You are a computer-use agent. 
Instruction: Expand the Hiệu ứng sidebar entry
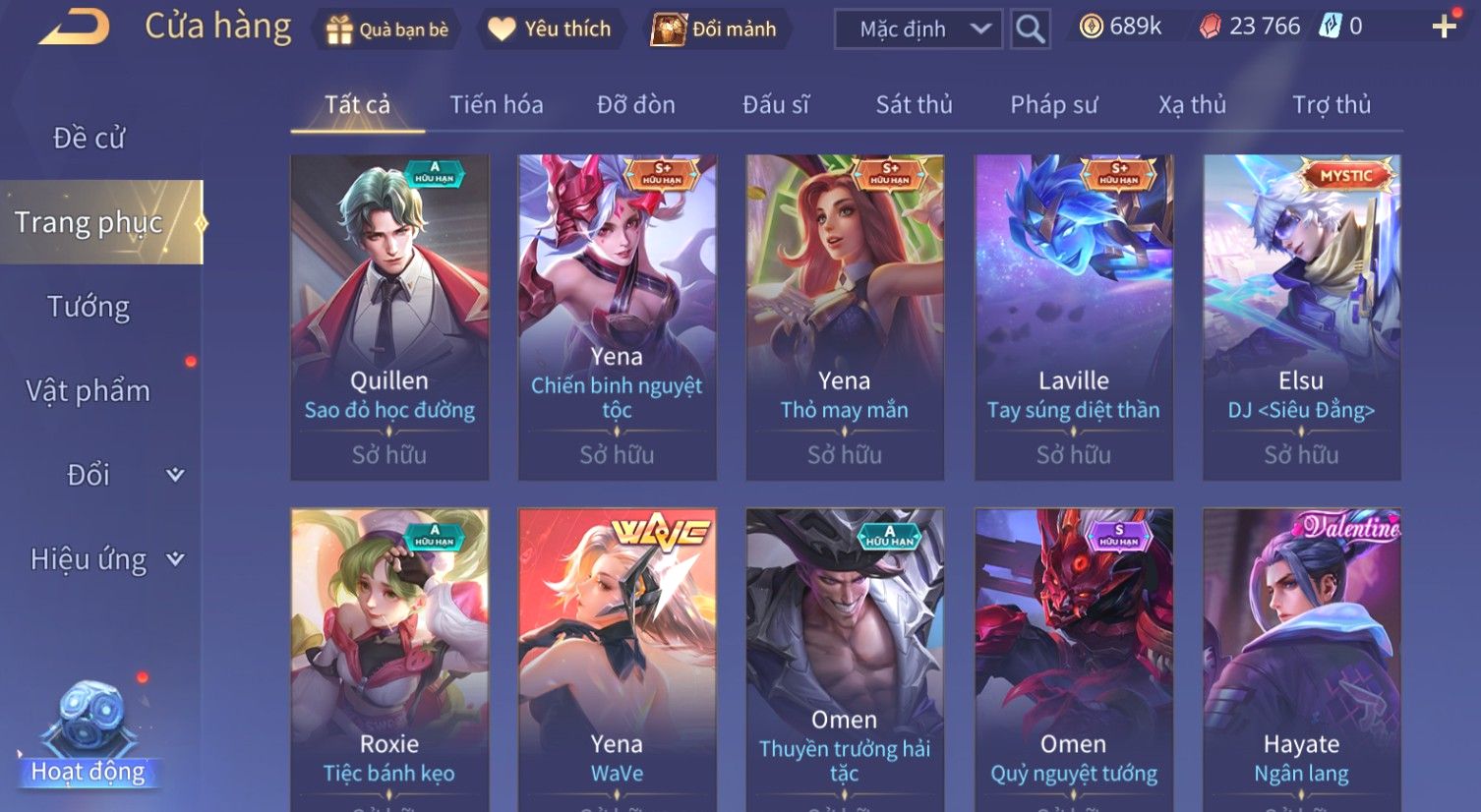(103, 560)
